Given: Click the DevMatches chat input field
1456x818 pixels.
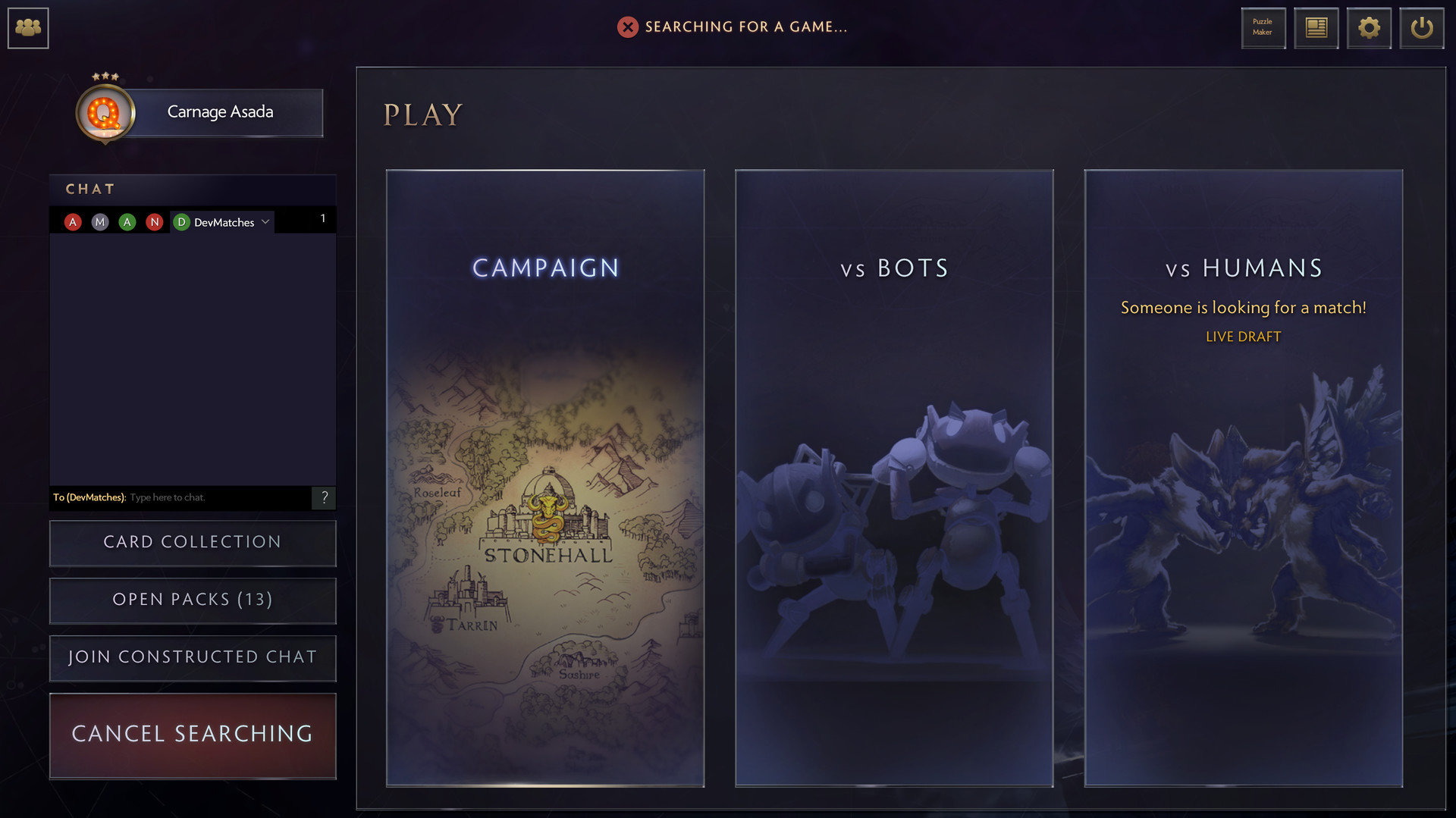Looking at the screenshot, I should point(212,498).
